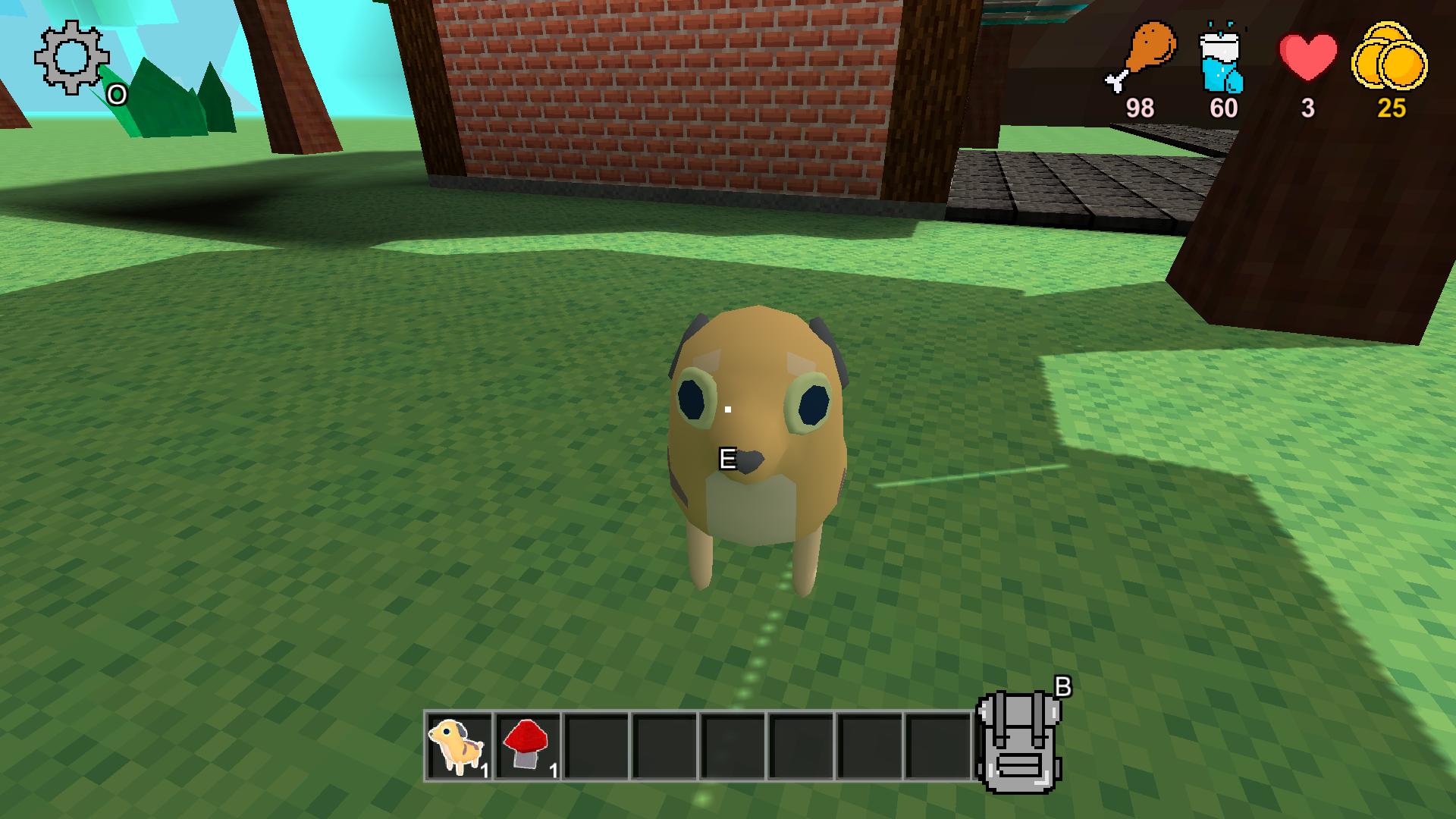1456x819 pixels.
Task: Click the health value 3
Action: click(x=1307, y=108)
